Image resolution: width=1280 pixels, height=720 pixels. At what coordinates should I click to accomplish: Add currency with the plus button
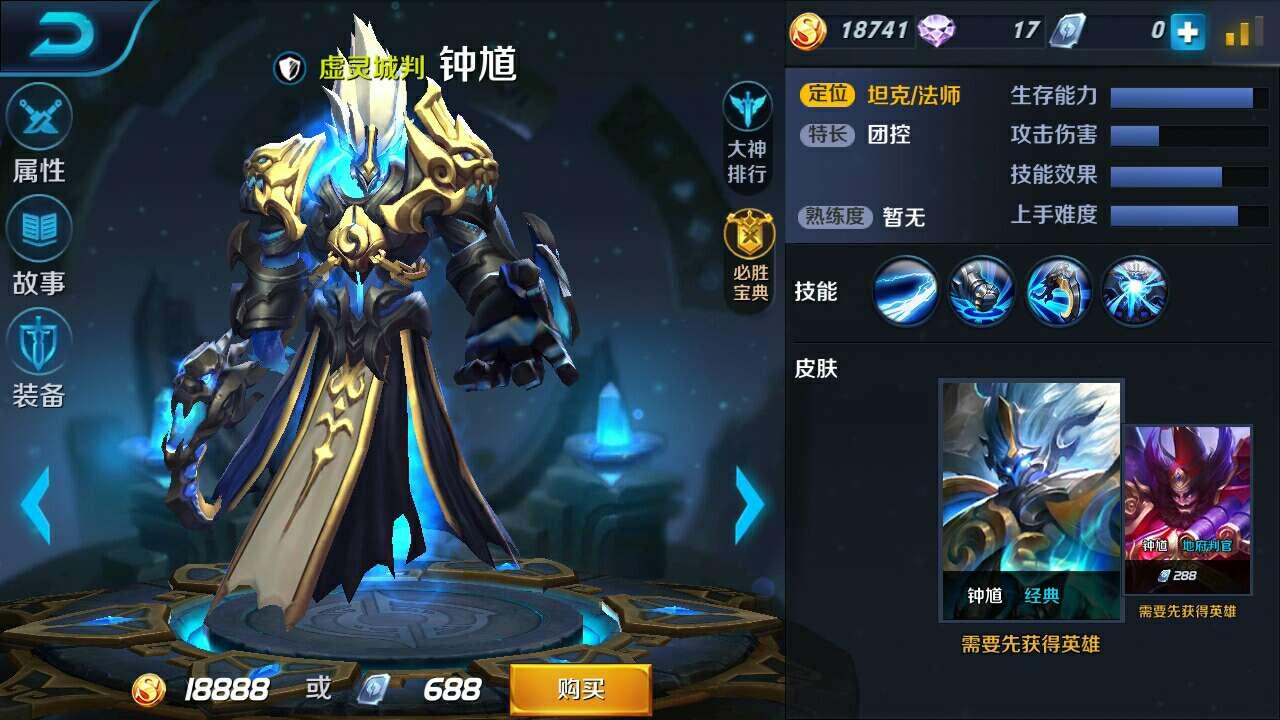(1188, 32)
